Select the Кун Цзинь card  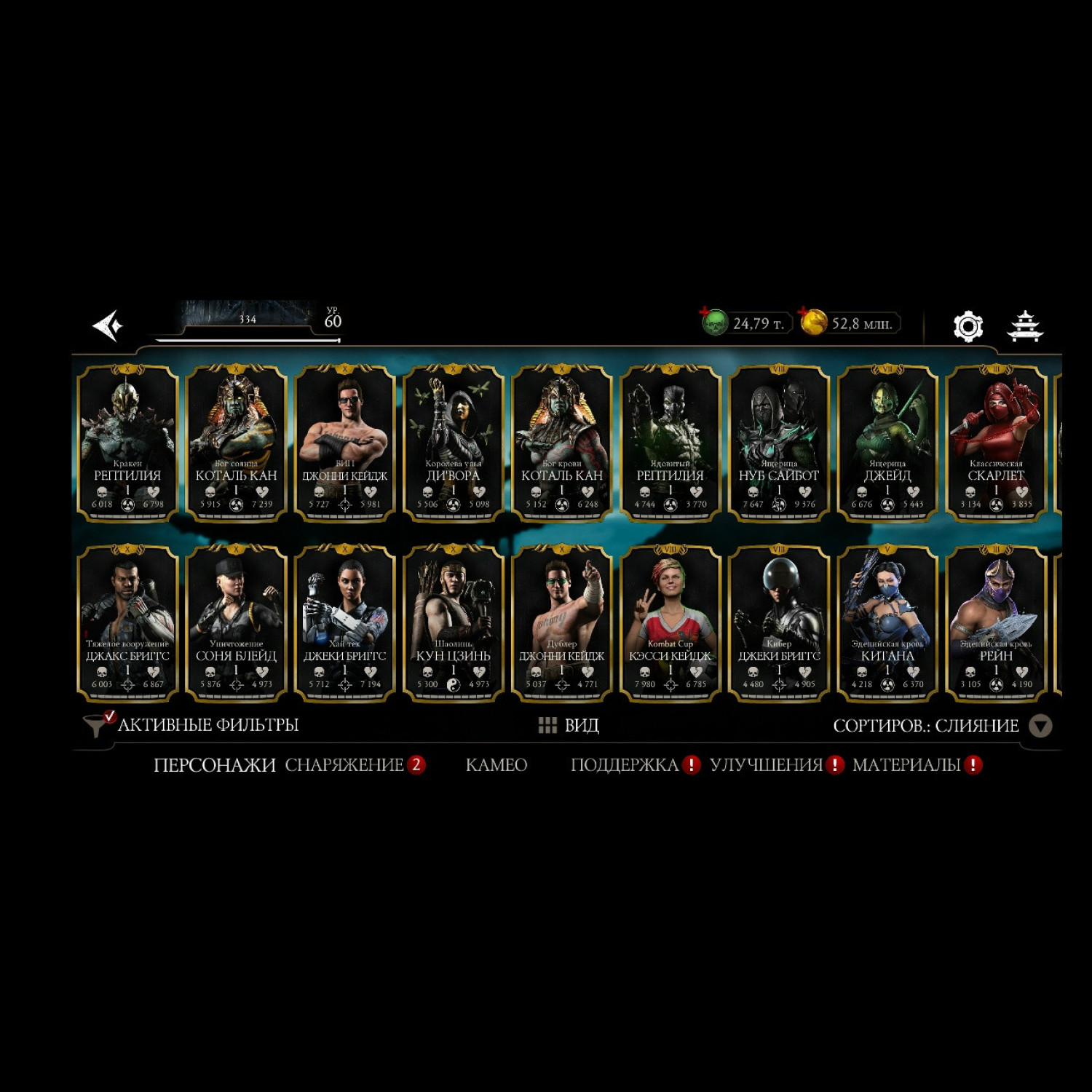pos(453,623)
